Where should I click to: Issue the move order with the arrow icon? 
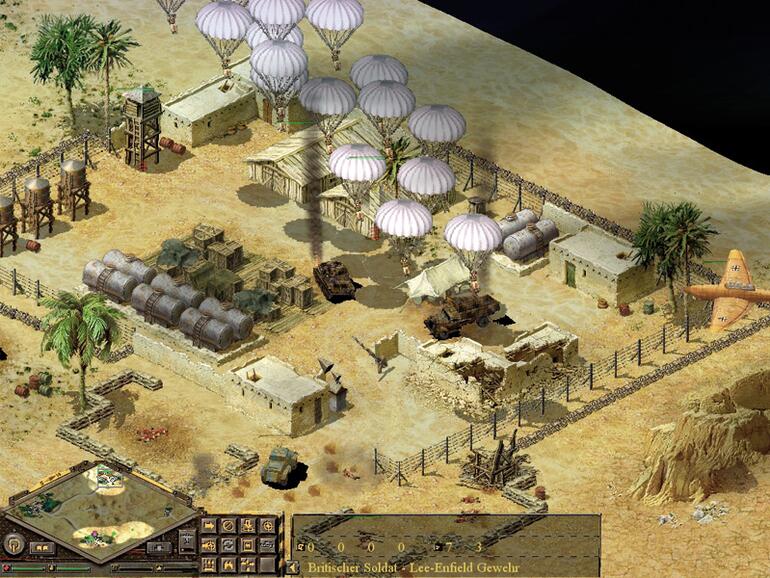pos(210,525)
